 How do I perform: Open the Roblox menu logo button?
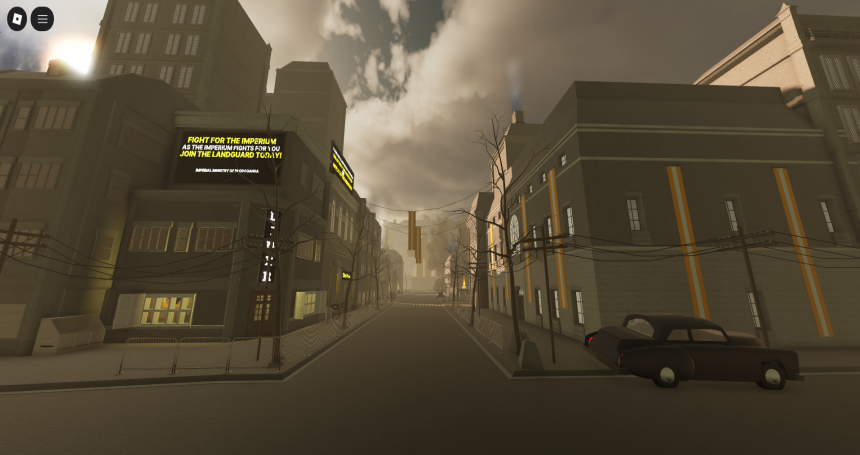[x=17, y=19]
